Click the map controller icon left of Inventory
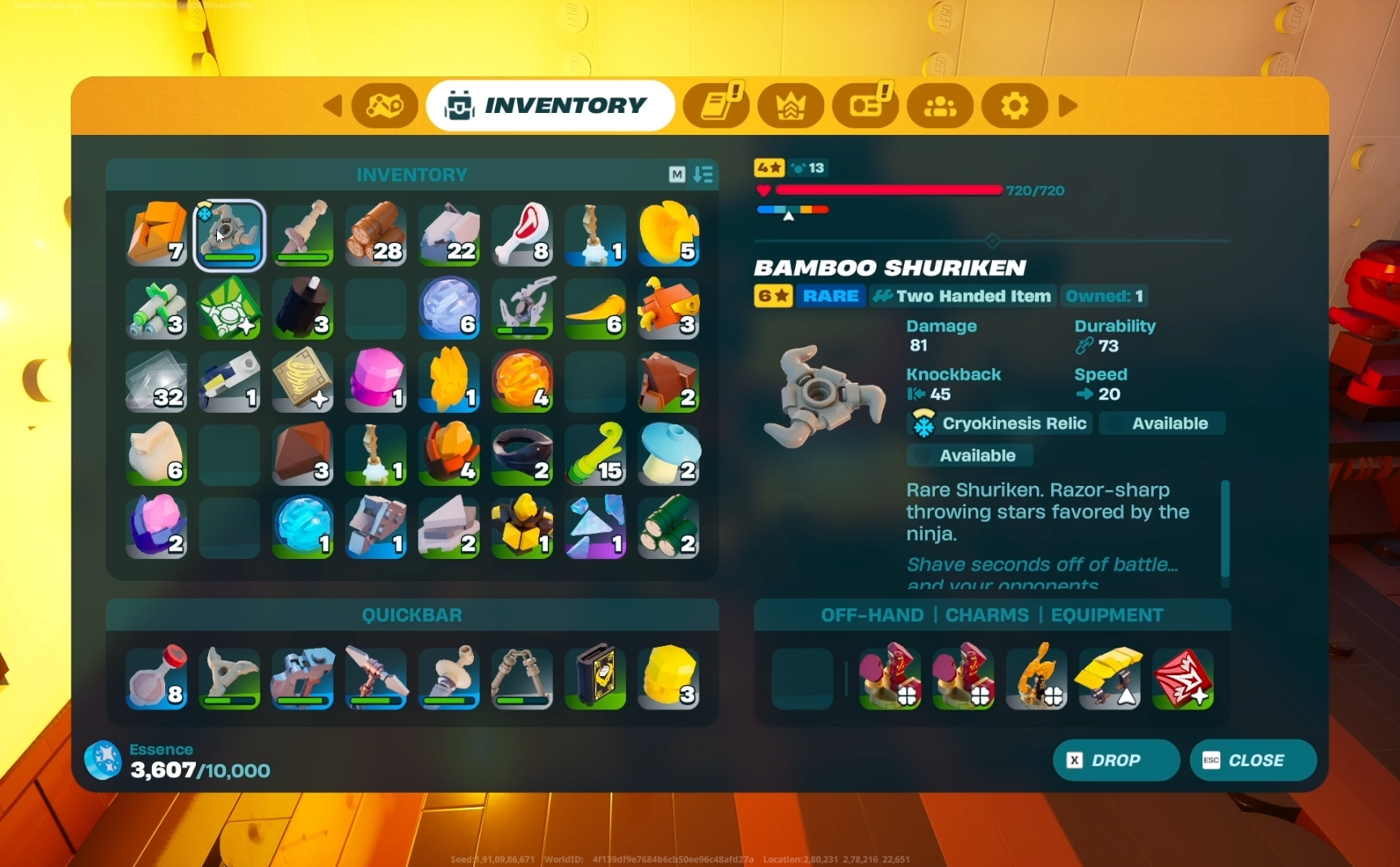The width and height of the screenshot is (1400, 867). point(384,106)
